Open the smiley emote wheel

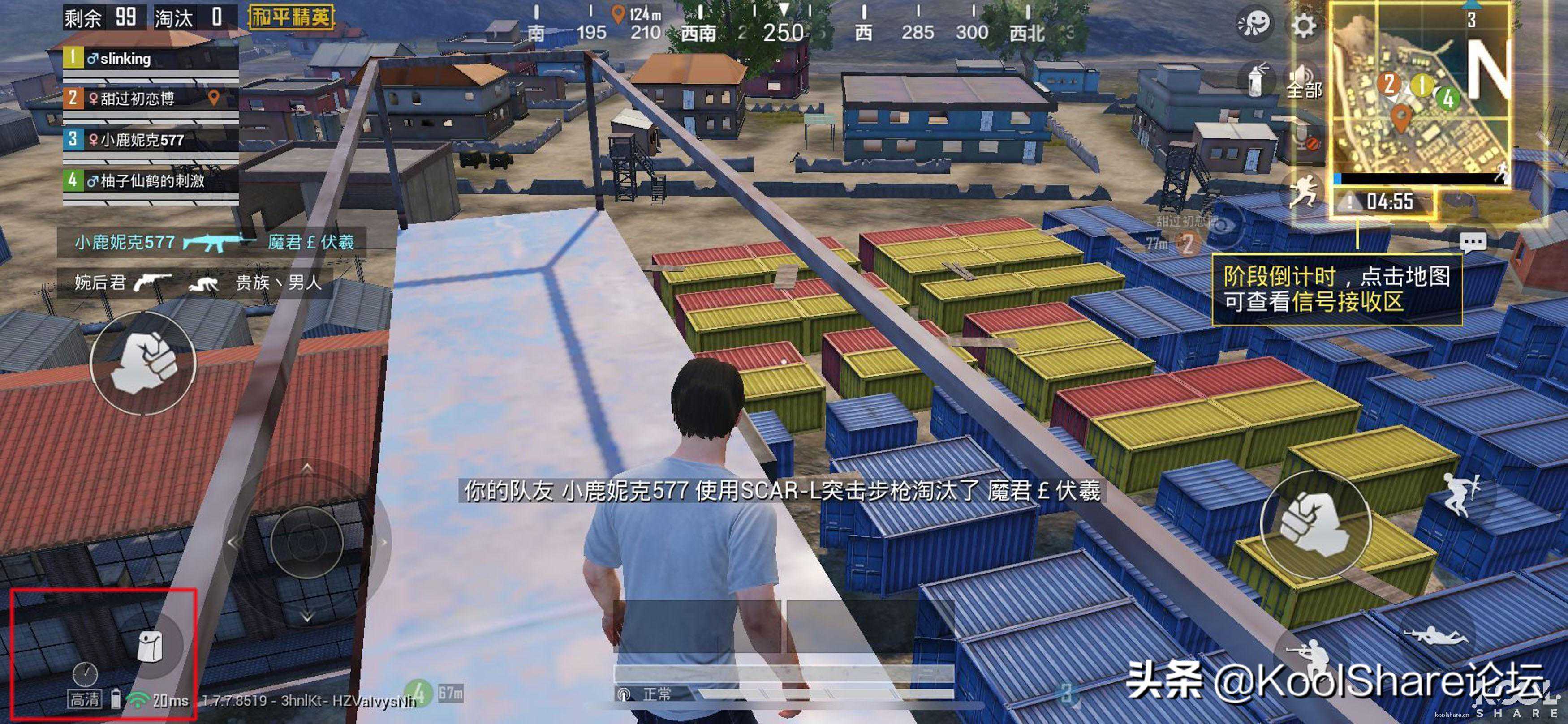coord(1254,25)
